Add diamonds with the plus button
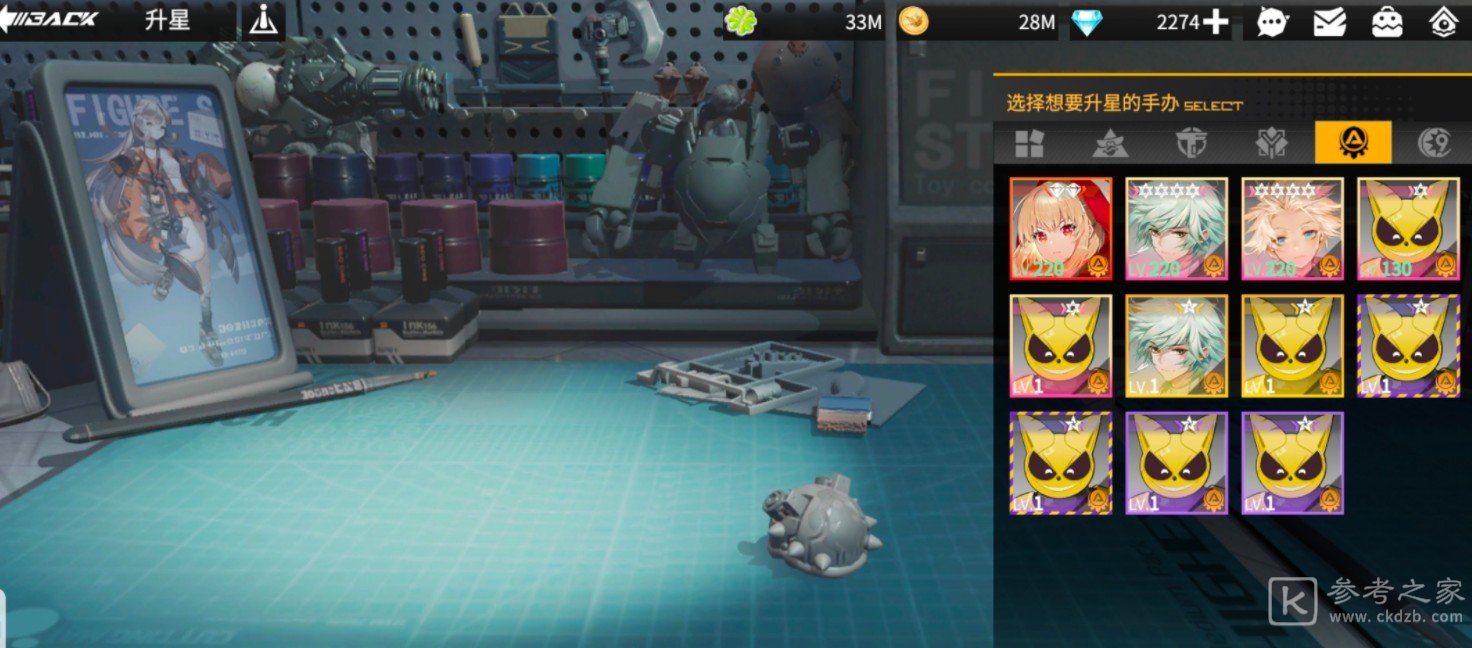The image size is (1472, 648). [1216, 22]
